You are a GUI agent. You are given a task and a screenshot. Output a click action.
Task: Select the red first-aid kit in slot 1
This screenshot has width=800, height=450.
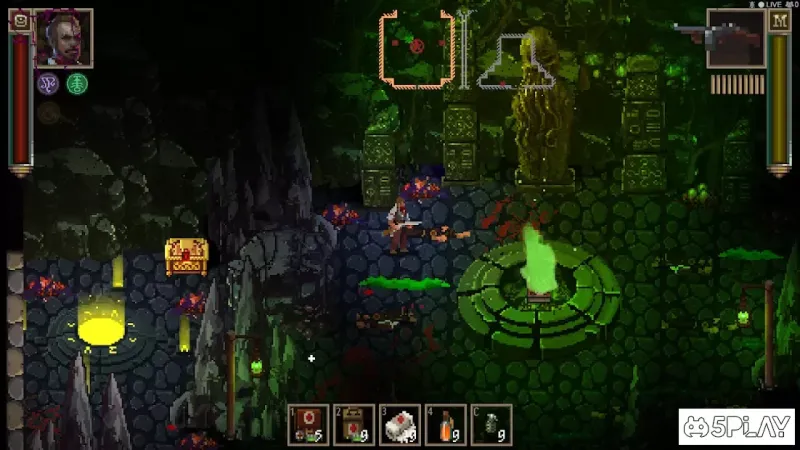tap(308, 424)
